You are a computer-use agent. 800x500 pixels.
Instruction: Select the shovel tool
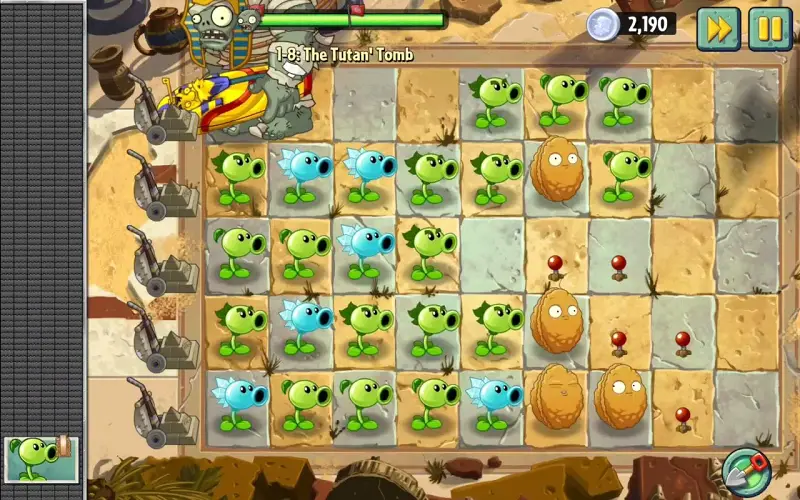744,471
